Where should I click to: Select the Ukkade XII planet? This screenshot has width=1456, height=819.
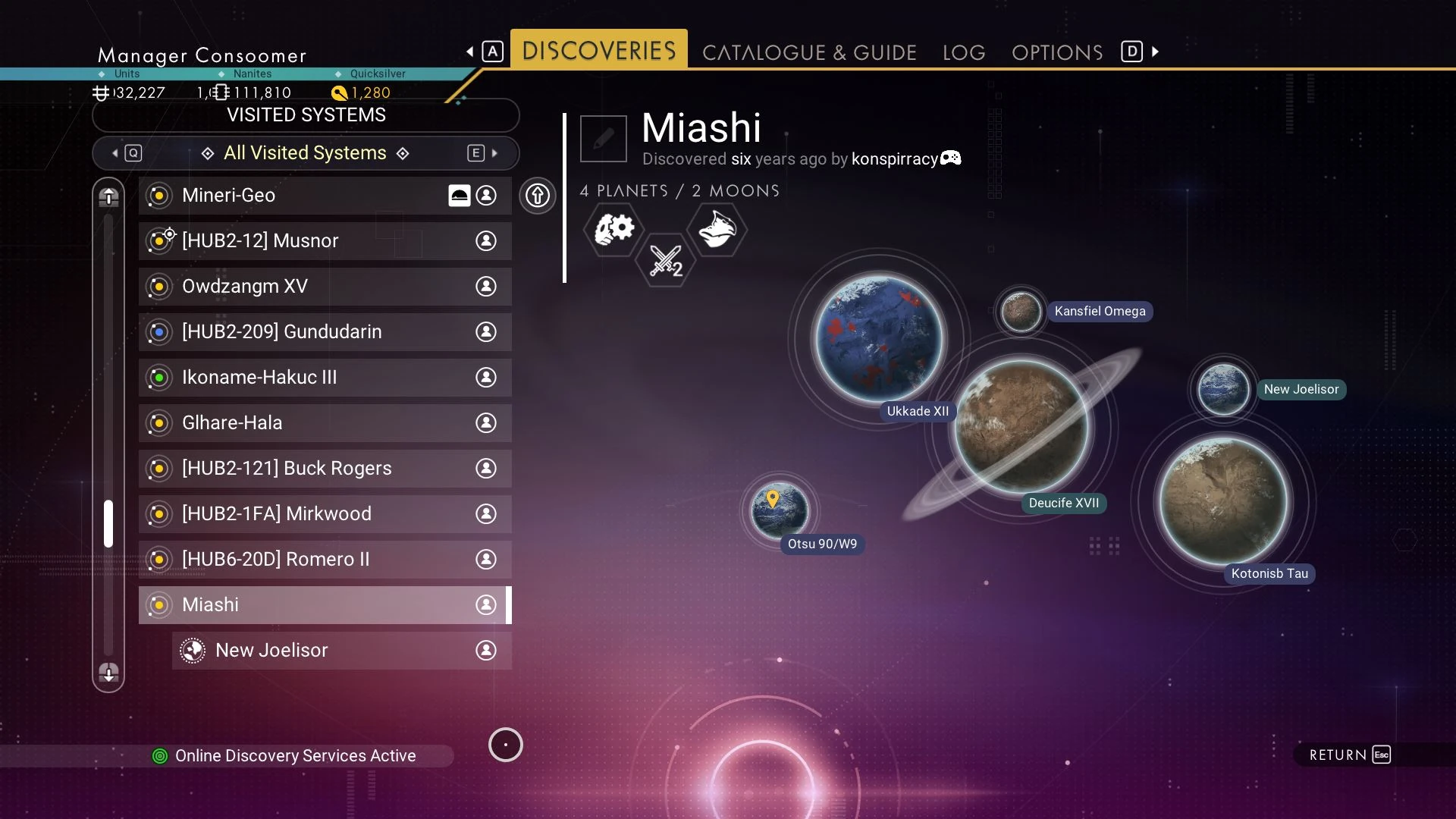click(x=878, y=338)
